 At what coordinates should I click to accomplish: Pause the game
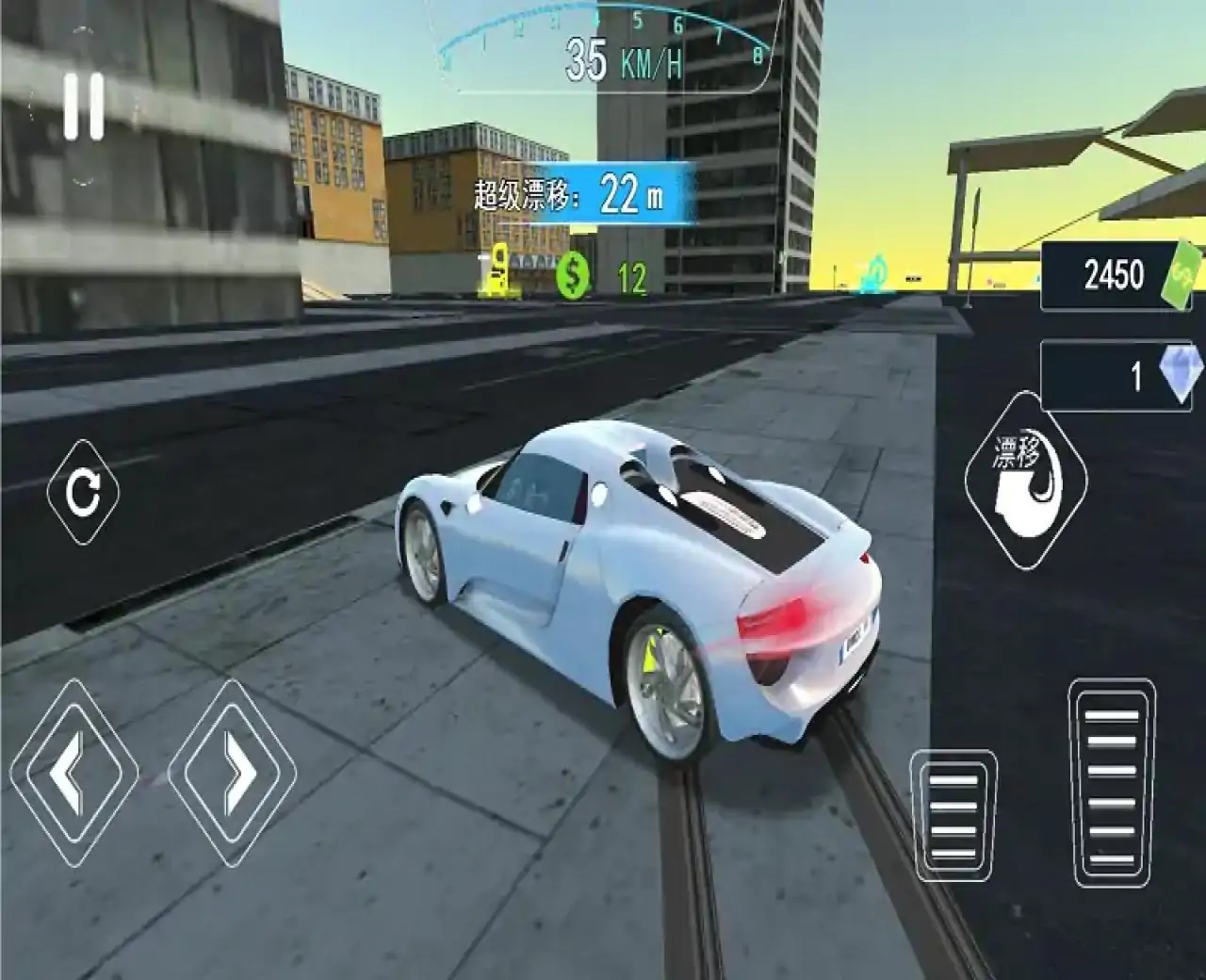pyautogui.click(x=83, y=107)
